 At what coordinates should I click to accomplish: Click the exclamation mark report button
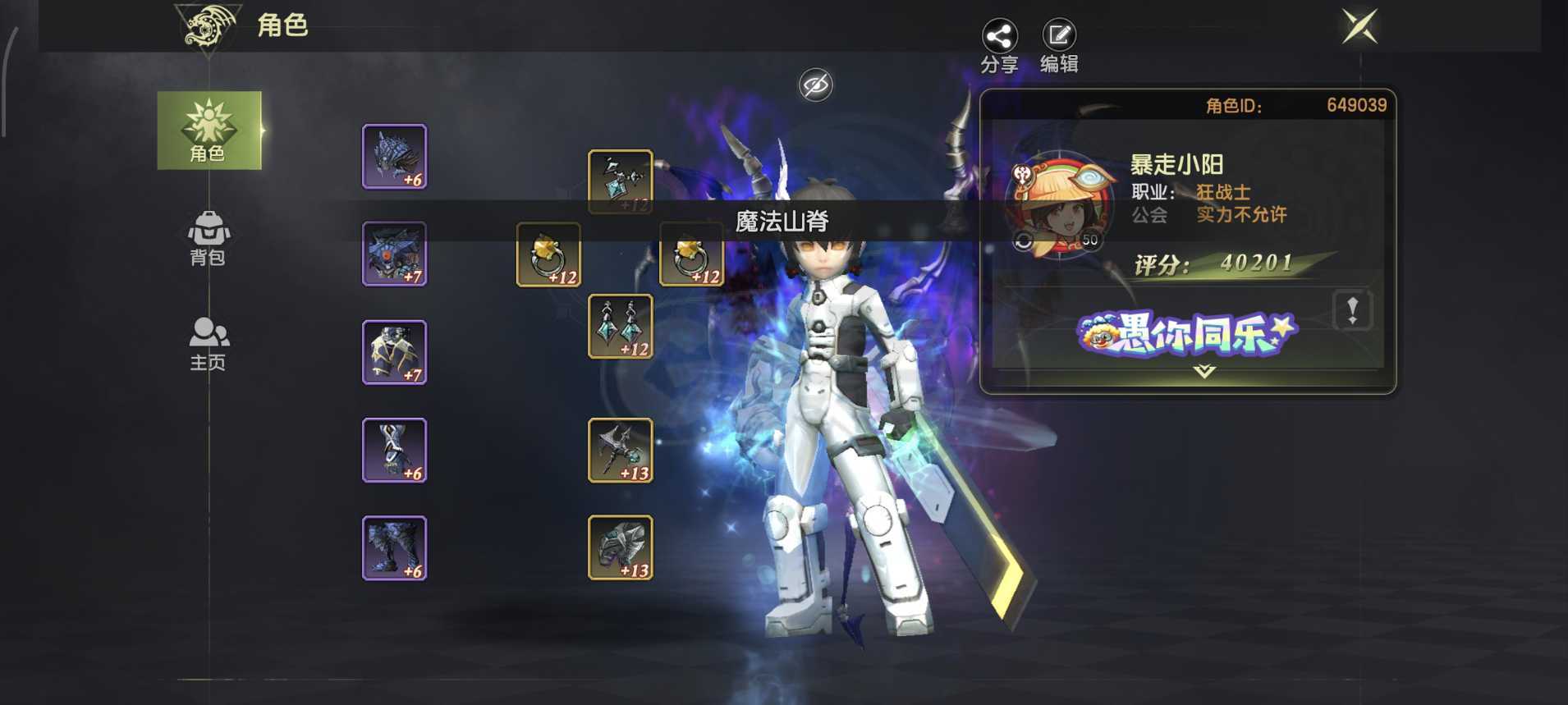(x=1353, y=308)
